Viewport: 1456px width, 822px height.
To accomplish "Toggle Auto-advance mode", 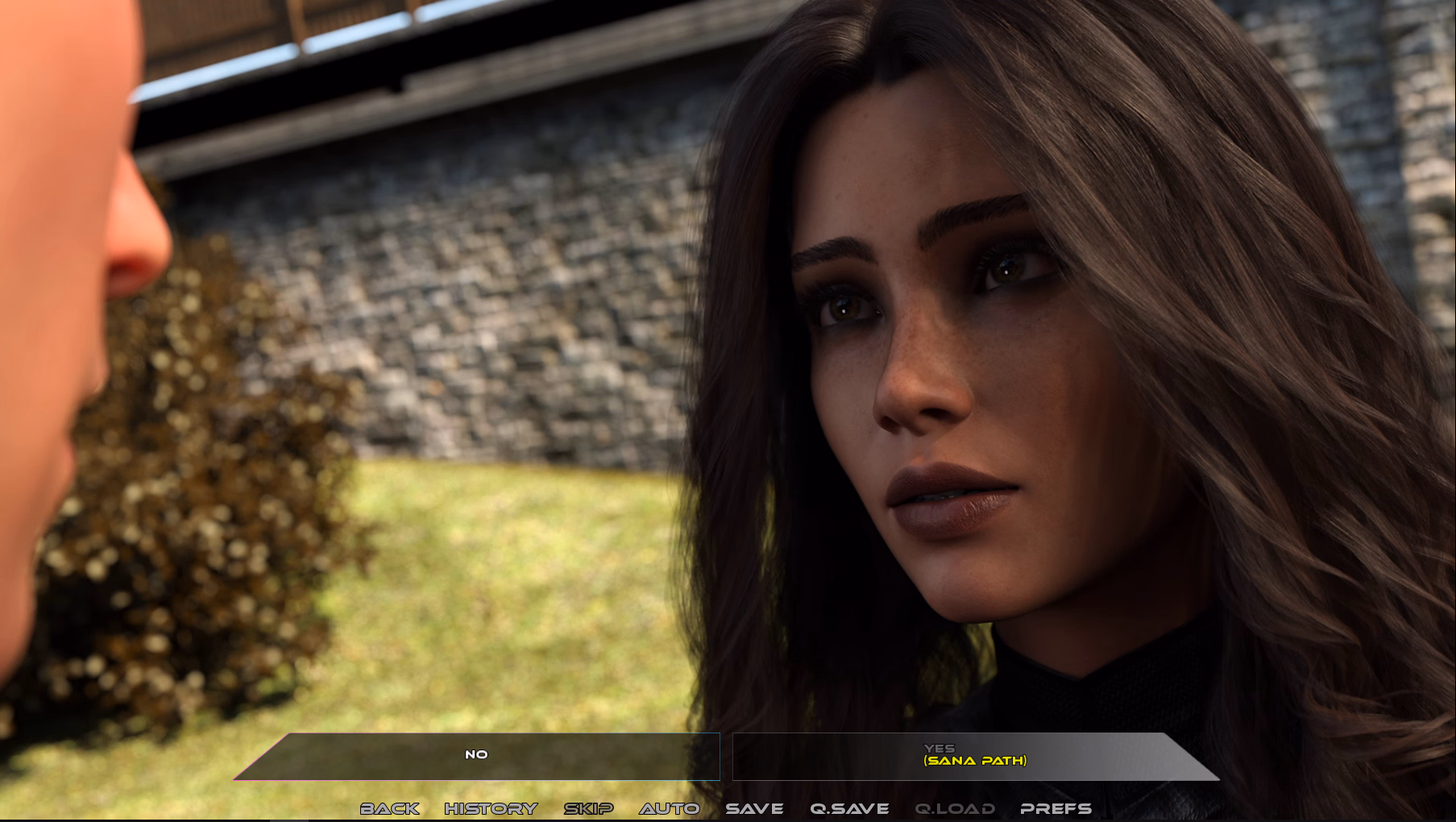I will point(670,808).
